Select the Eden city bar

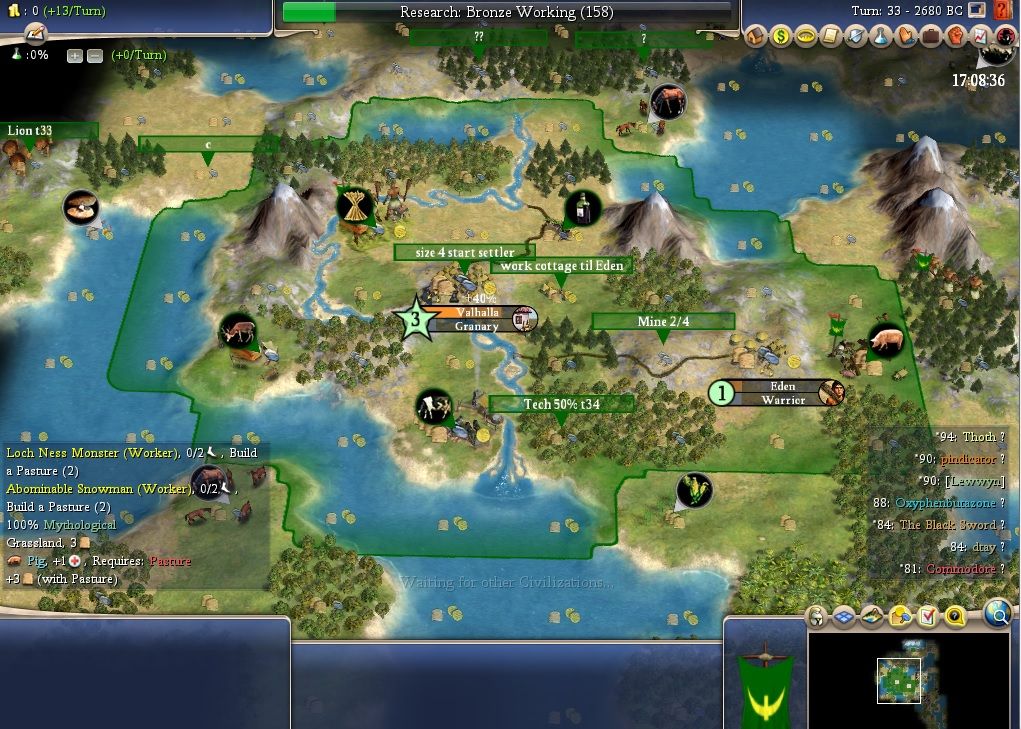782,393
